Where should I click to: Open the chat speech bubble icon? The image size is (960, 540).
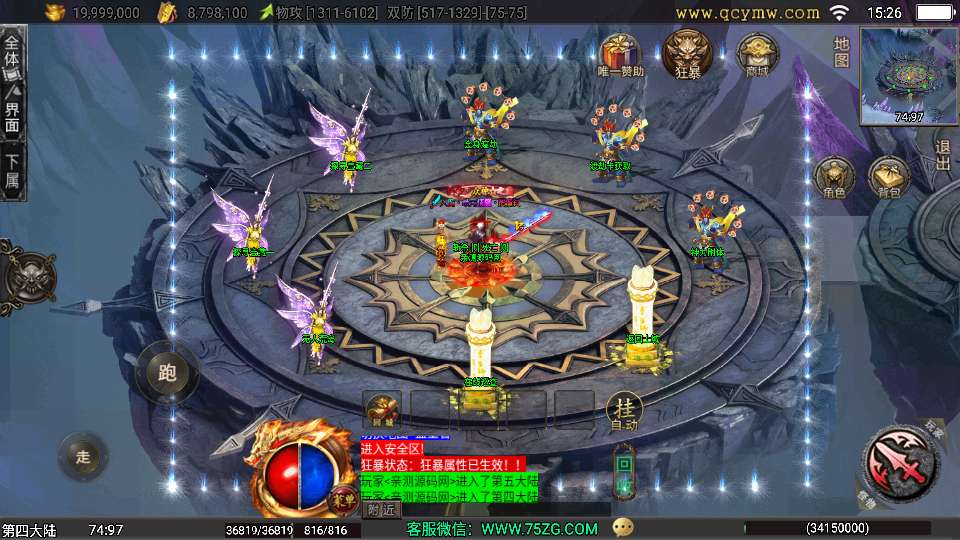pos(624,527)
